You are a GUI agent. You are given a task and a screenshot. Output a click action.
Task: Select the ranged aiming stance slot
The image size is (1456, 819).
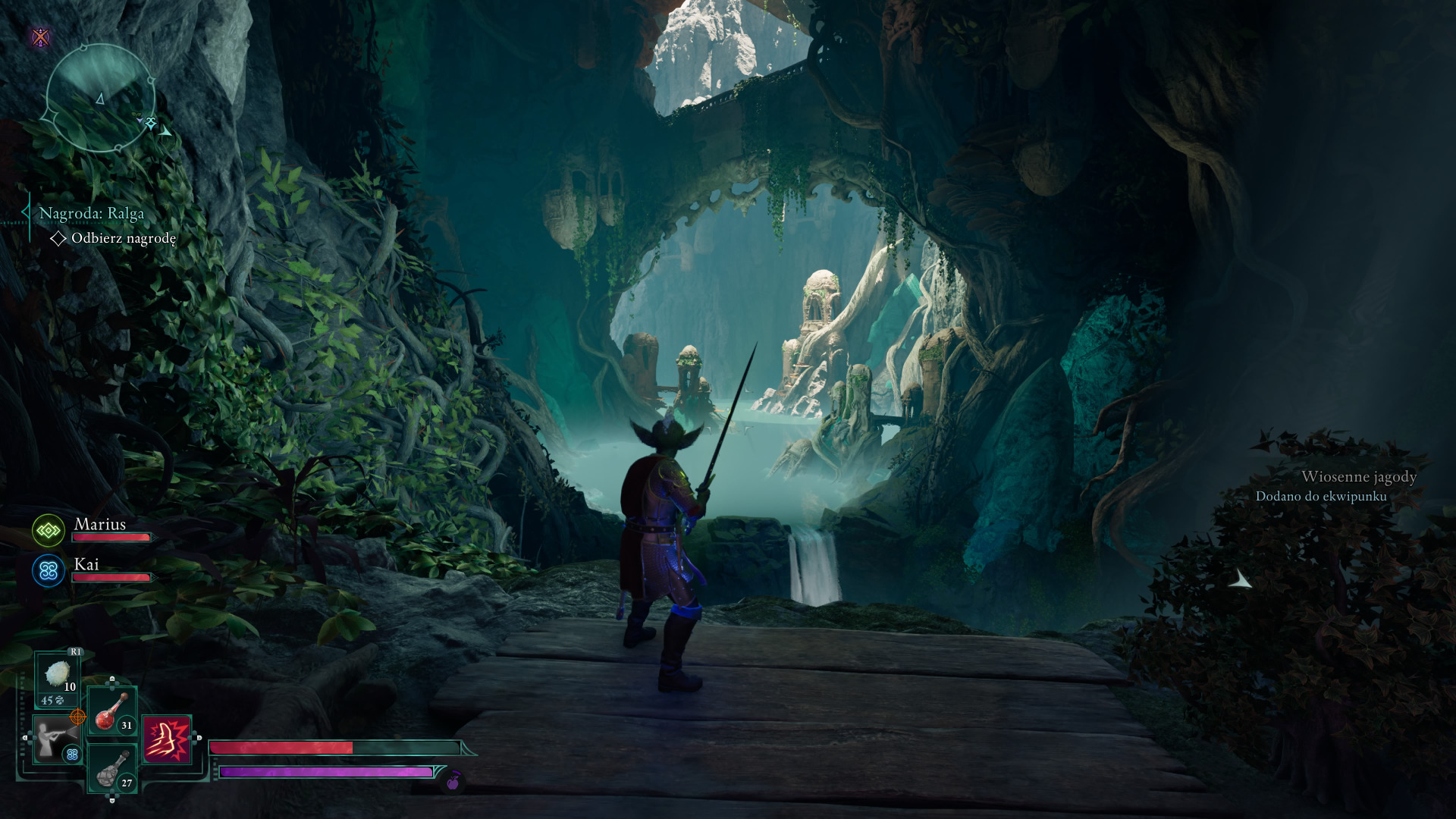pyautogui.click(x=56, y=739)
